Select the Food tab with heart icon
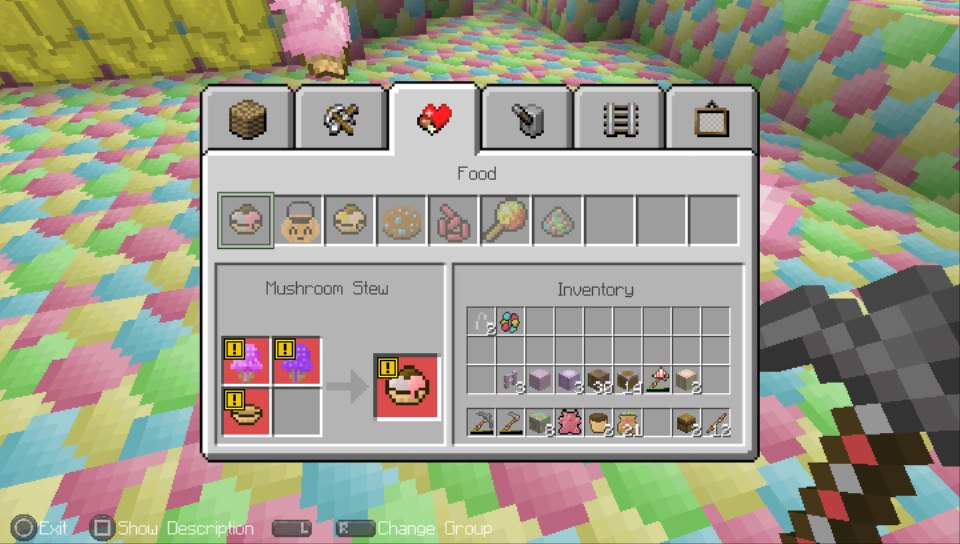 [434, 119]
